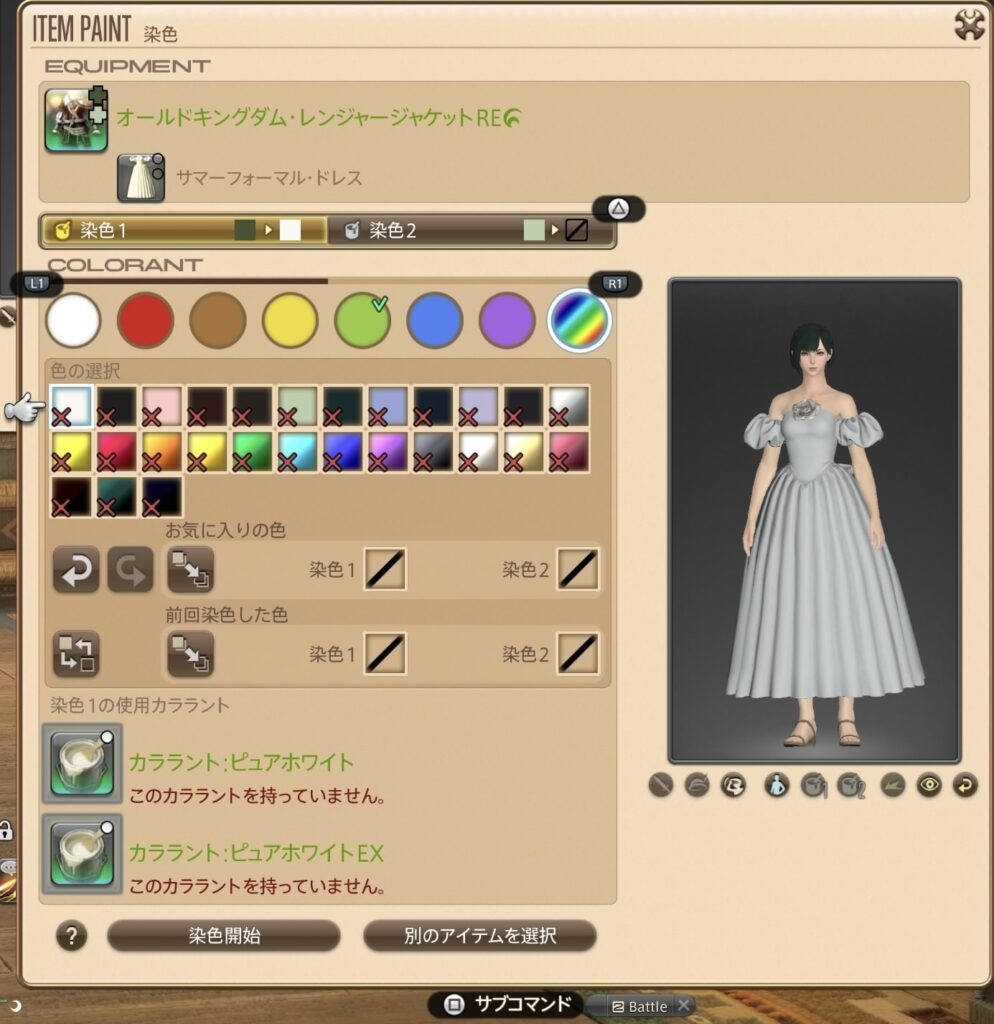Screen dimensions: 994x1024
Task: Choose the brown colorant category
Action: click(x=218, y=320)
